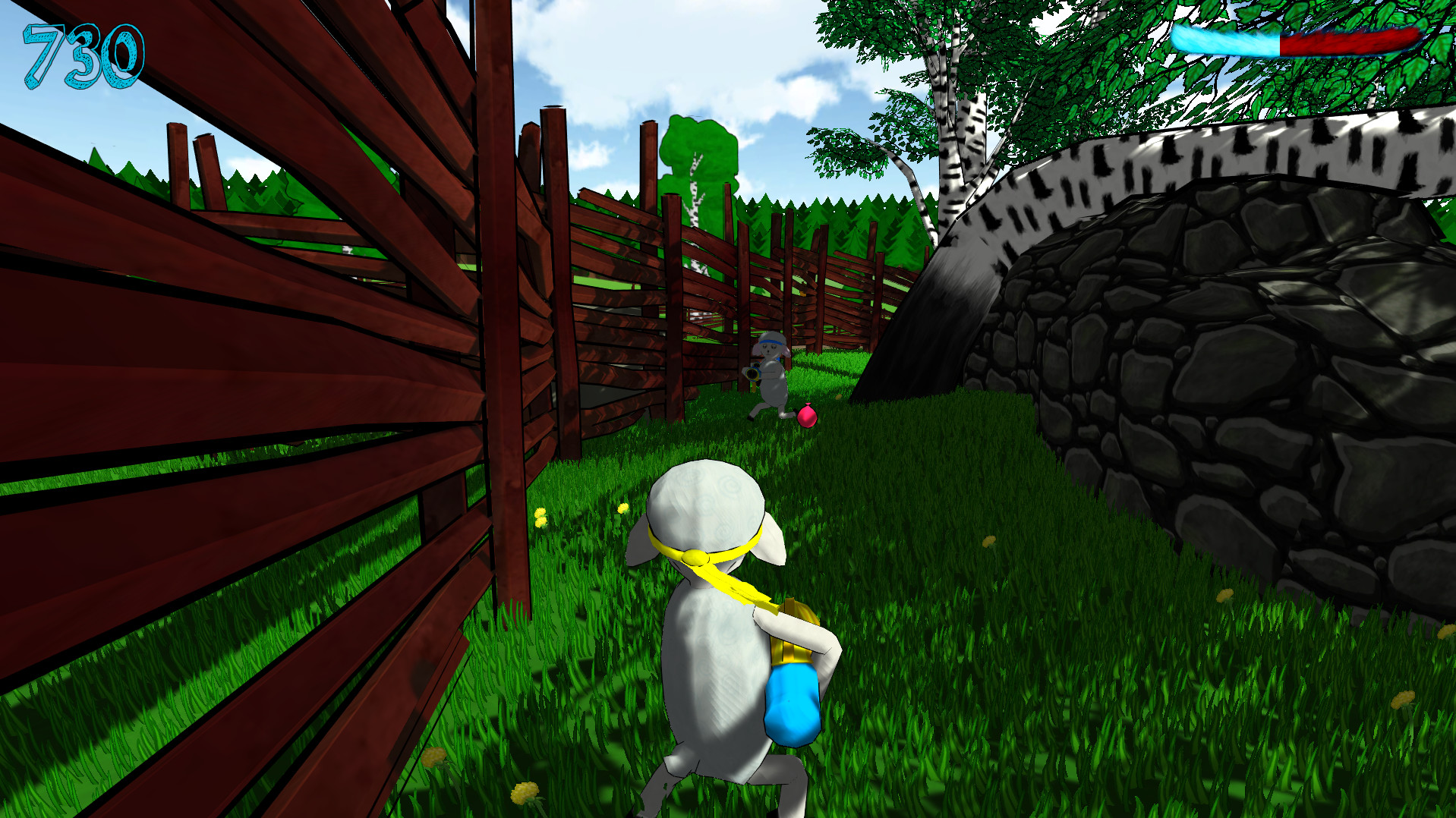Select the pink water balloon pickup
Image resolution: width=1456 pixels, height=818 pixels.
click(x=807, y=417)
